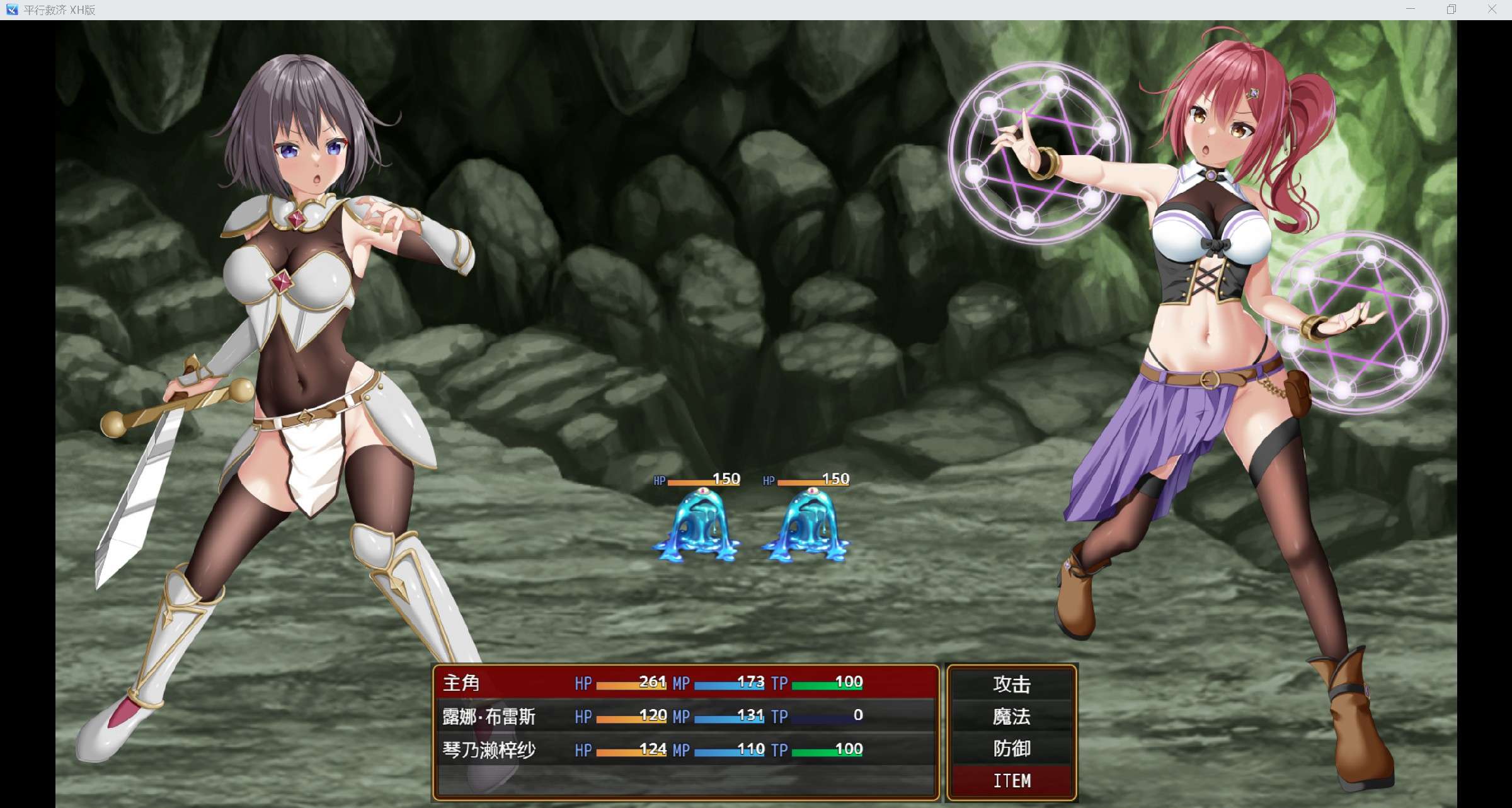
Task: Select the 琴乃濑梓纱 party row
Action: click(685, 749)
